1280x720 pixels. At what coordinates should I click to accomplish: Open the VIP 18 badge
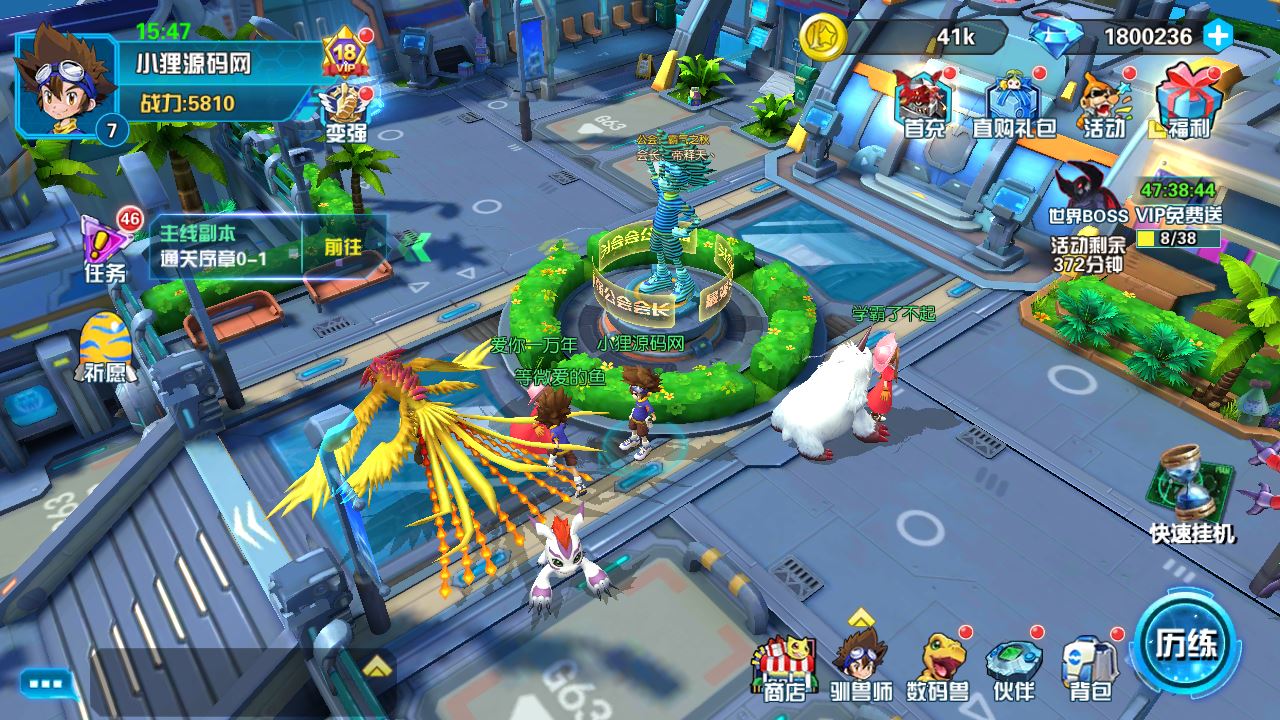pos(345,55)
